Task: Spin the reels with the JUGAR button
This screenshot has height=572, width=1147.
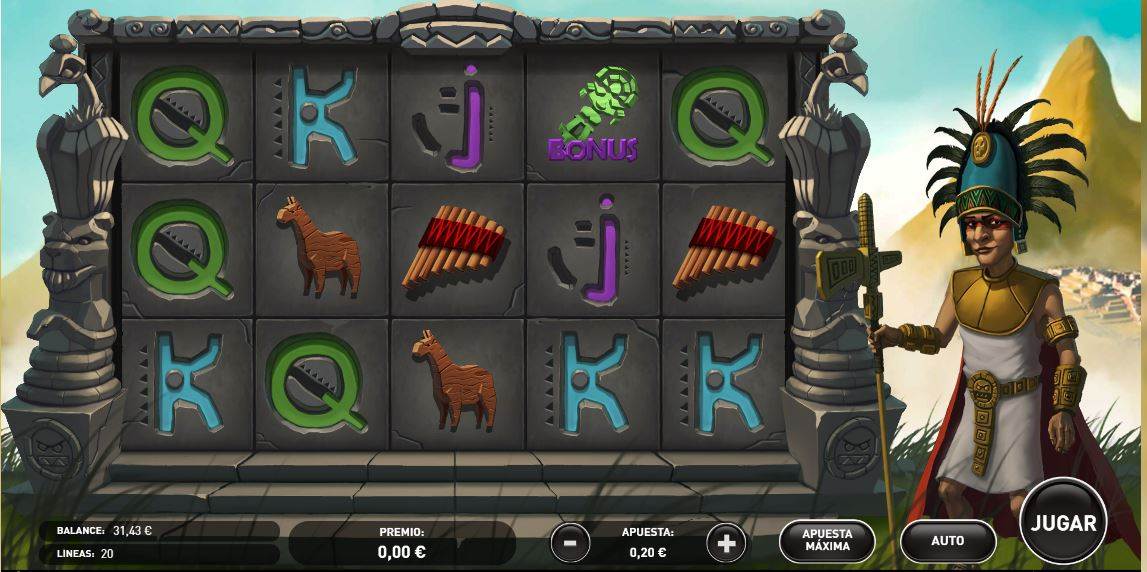Action: point(1063,523)
